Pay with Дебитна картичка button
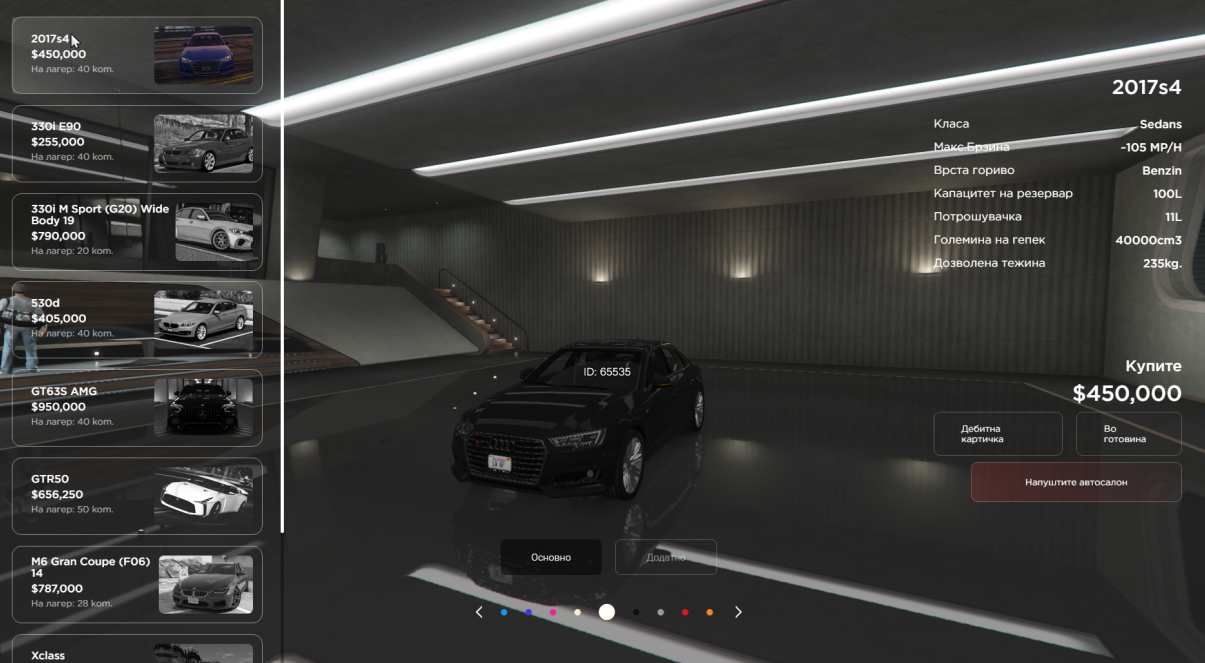This screenshot has width=1205, height=663. click(997, 434)
